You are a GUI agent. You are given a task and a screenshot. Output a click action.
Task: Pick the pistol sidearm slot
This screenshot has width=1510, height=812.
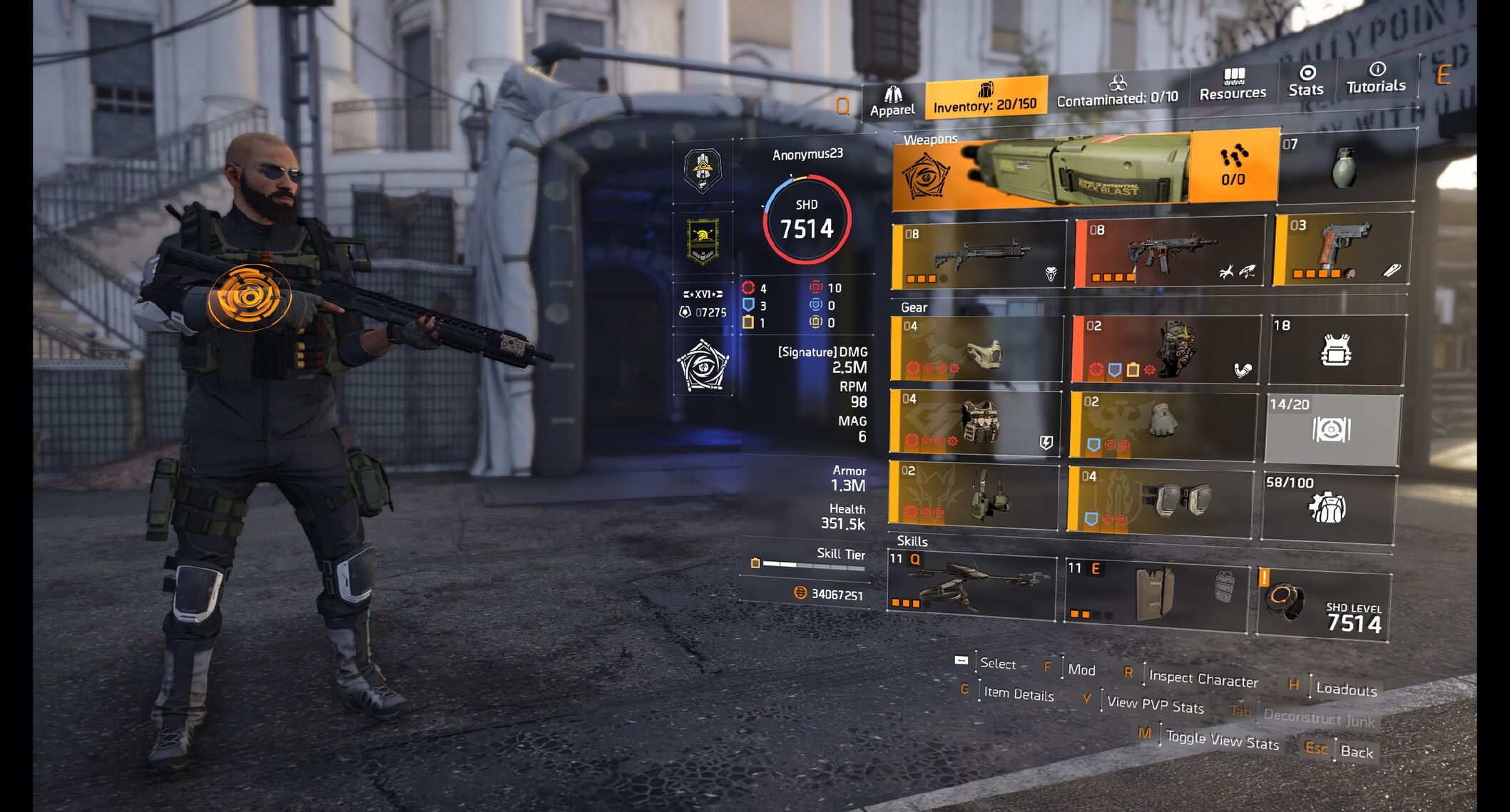click(1342, 248)
